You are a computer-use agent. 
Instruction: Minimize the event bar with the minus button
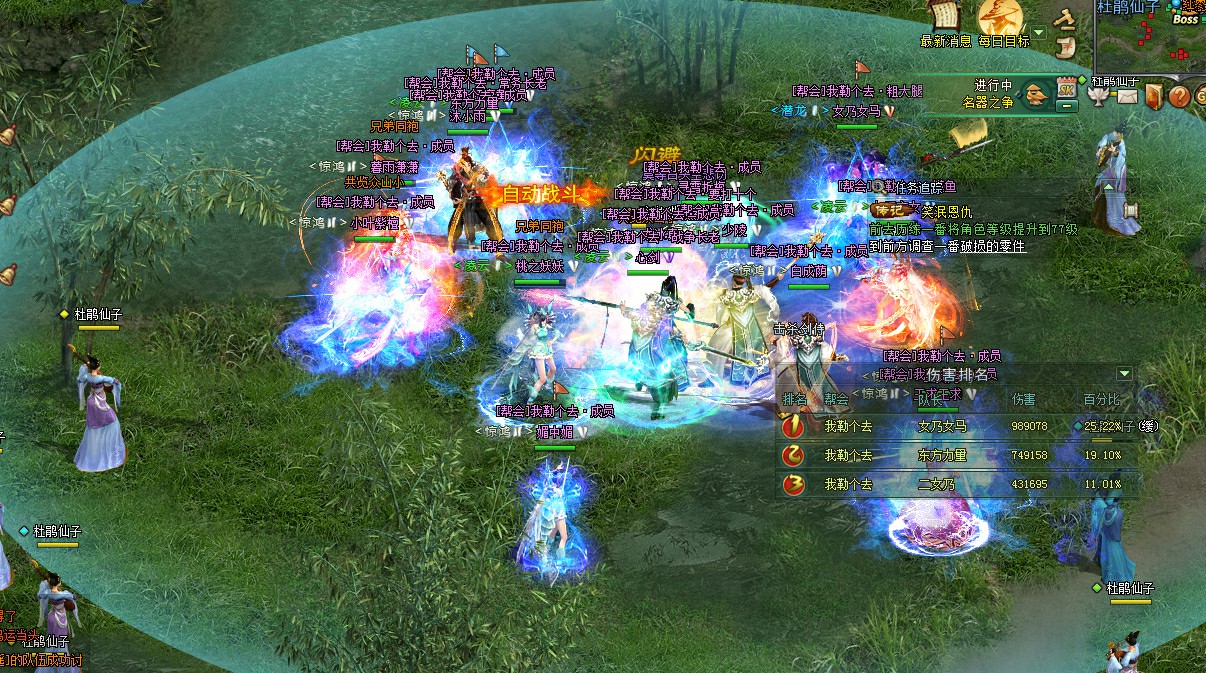(1067, 104)
